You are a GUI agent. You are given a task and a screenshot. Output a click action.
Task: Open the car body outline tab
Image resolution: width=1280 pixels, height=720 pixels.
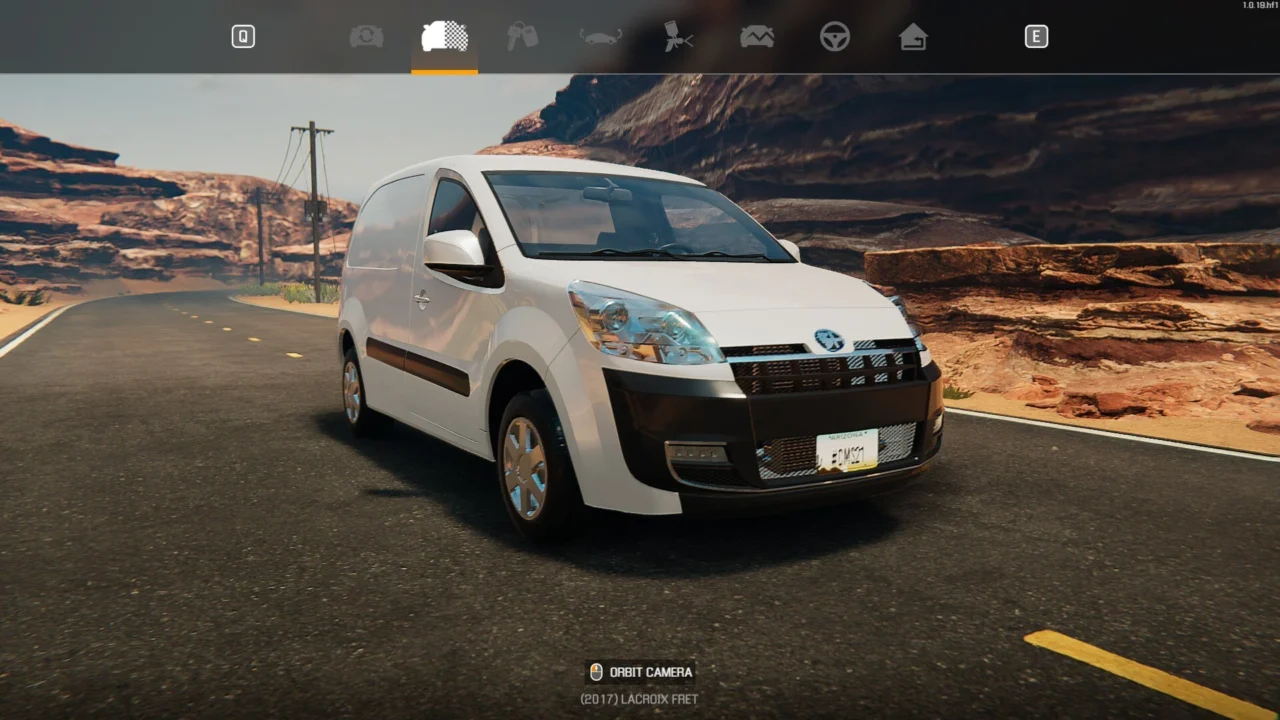(600, 37)
